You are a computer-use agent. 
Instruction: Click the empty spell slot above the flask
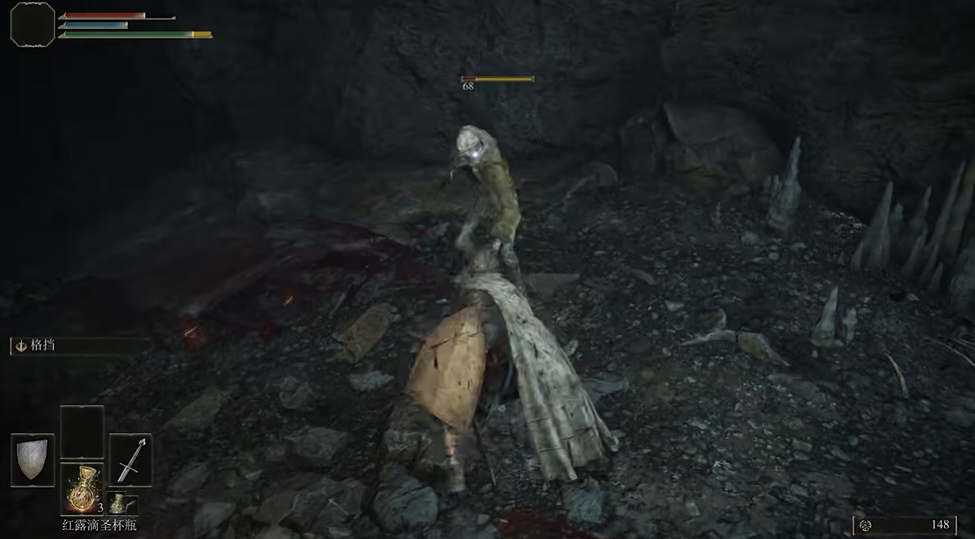coord(82,432)
